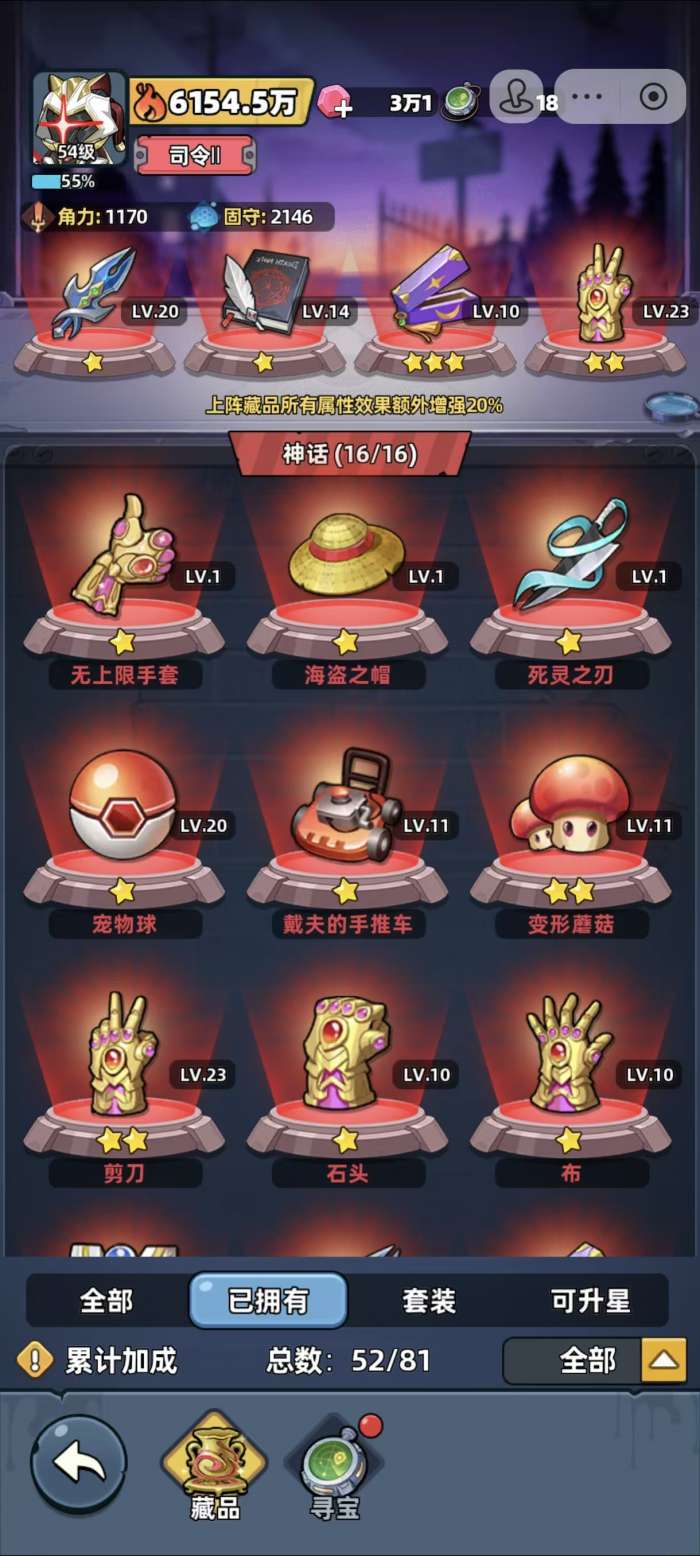700x1556 pixels.
Task: Select the 已拥有 owned tab
Action: click(x=268, y=1300)
